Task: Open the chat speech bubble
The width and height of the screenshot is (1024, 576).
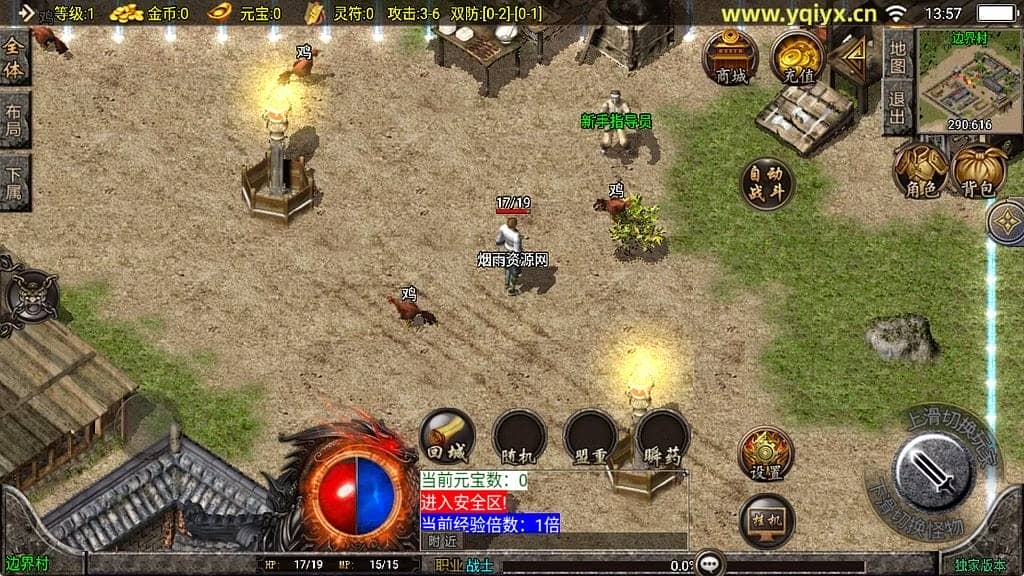Action: click(x=710, y=563)
